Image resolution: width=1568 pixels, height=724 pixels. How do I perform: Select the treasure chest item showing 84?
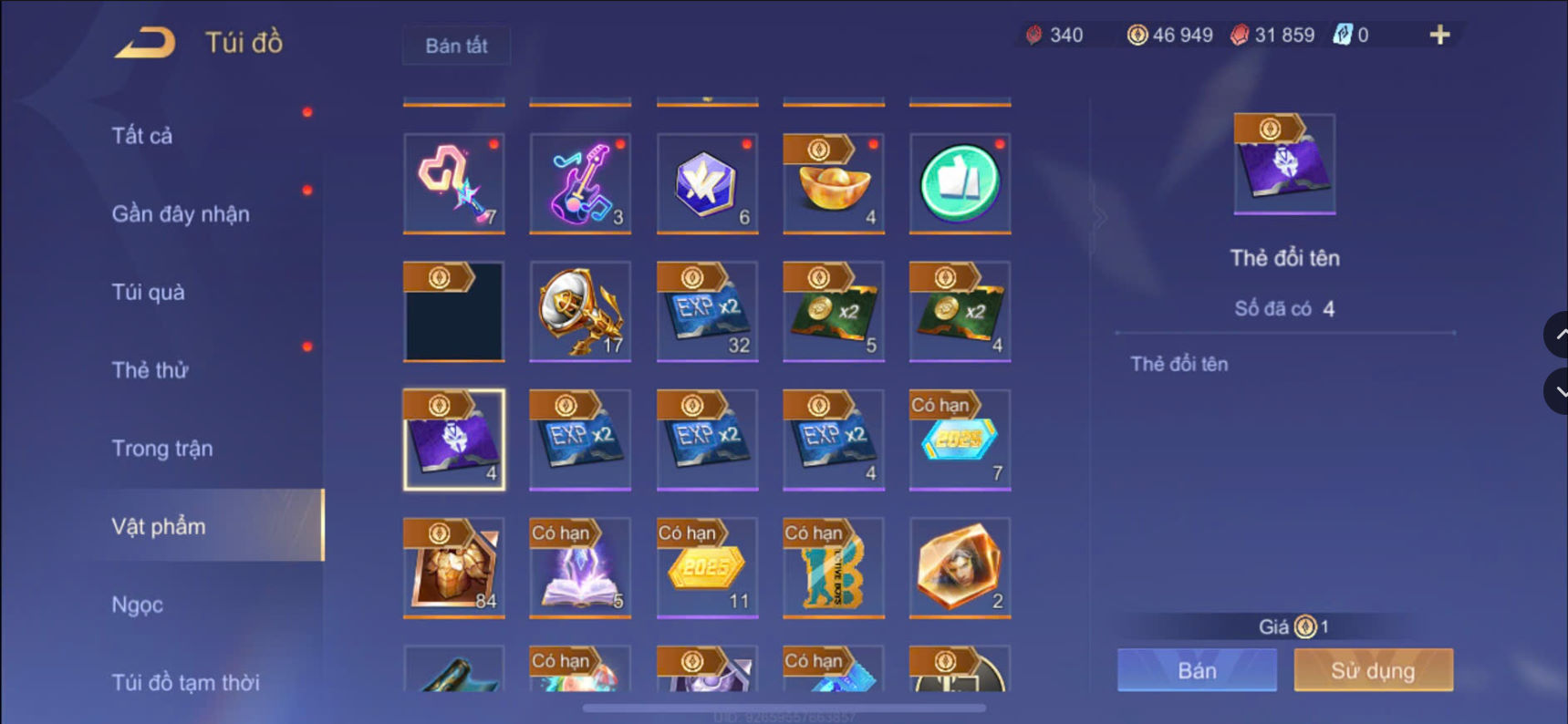click(453, 567)
